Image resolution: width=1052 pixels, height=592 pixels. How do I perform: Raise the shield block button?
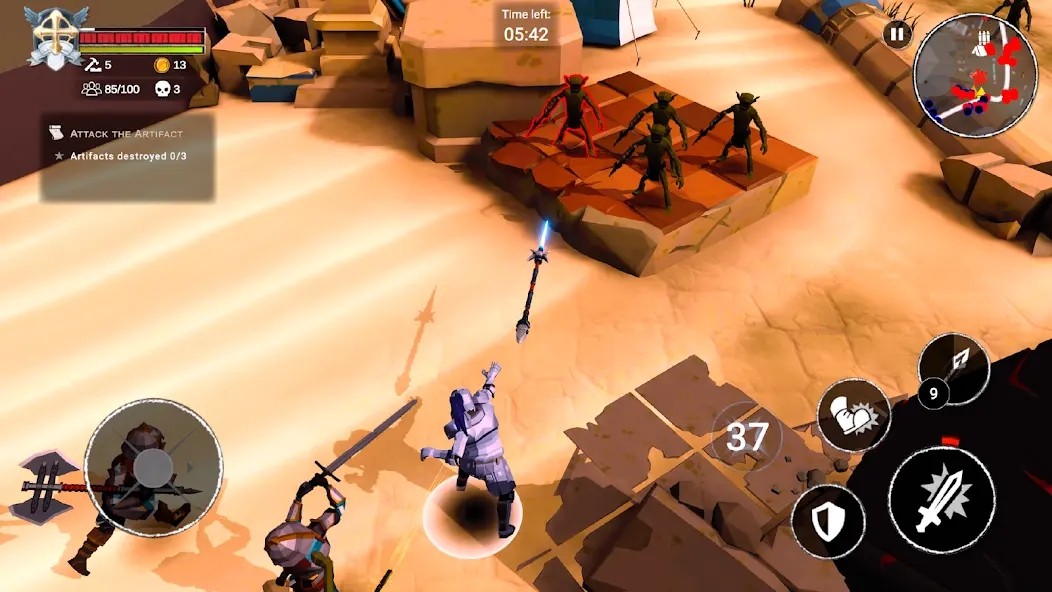point(829,521)
